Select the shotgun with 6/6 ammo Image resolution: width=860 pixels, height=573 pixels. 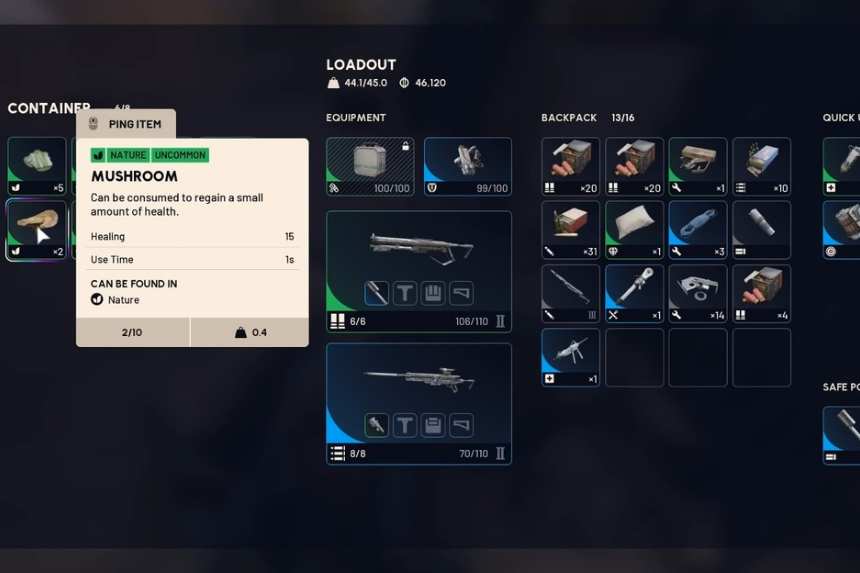click(x=418, y=250)
